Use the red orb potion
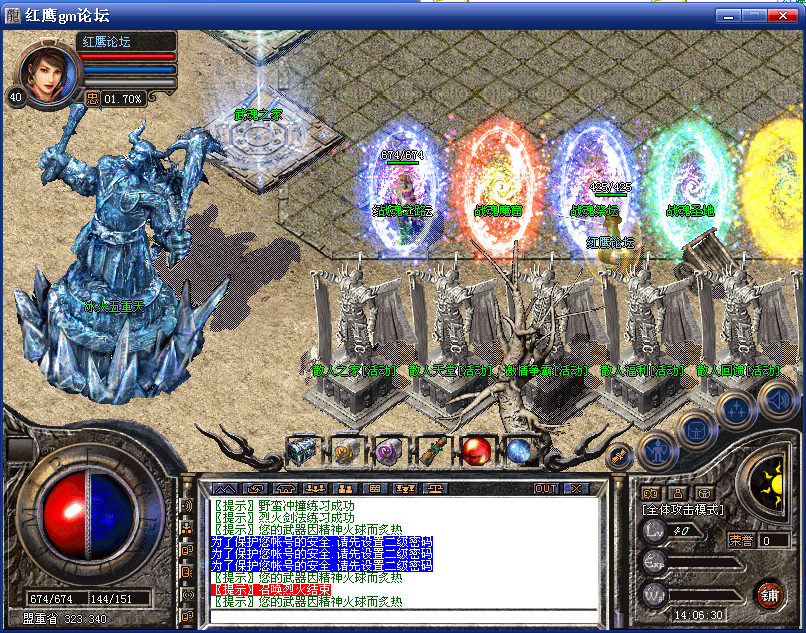This screenshot has width=806, height=633. click(x=477, y=452)
